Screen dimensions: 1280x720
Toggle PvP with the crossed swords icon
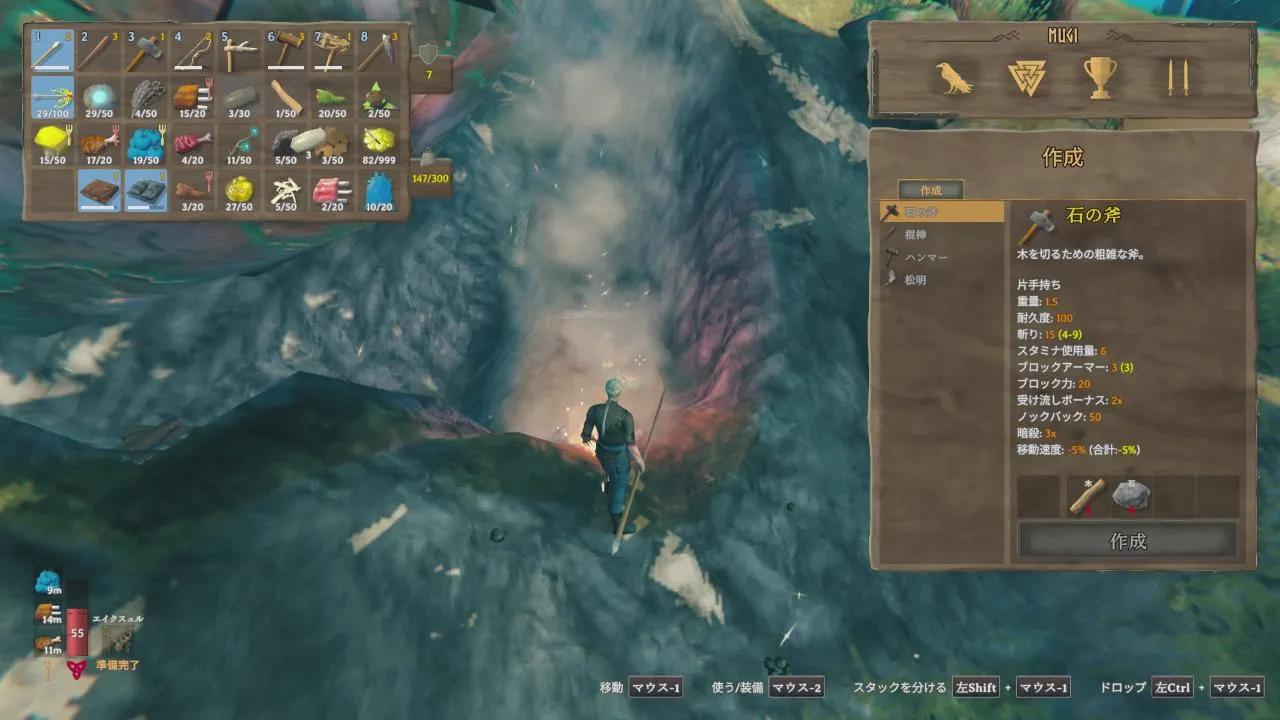pos(1173,78)
